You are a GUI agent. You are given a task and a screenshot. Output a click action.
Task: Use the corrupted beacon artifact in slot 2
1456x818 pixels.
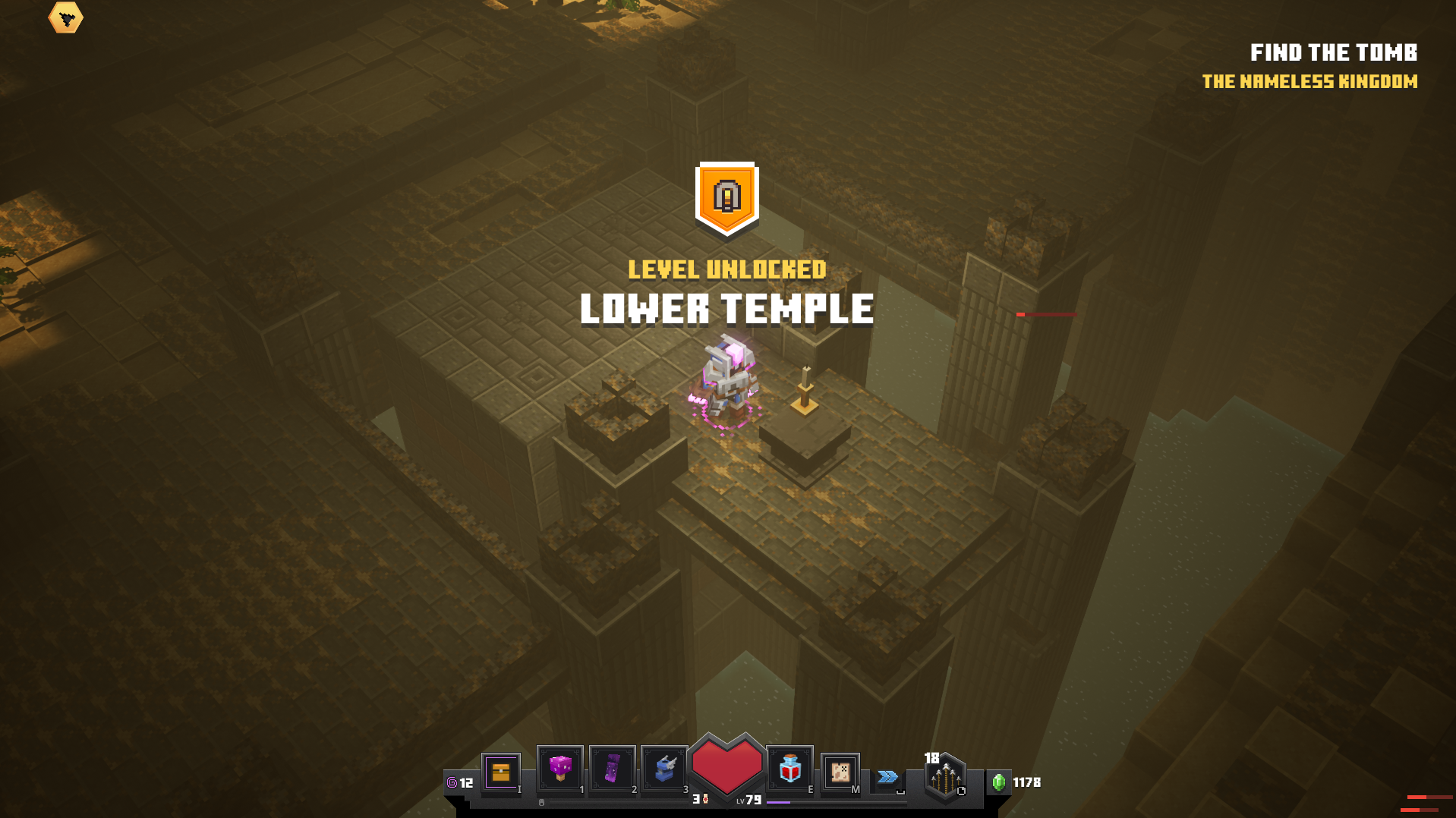612,772
